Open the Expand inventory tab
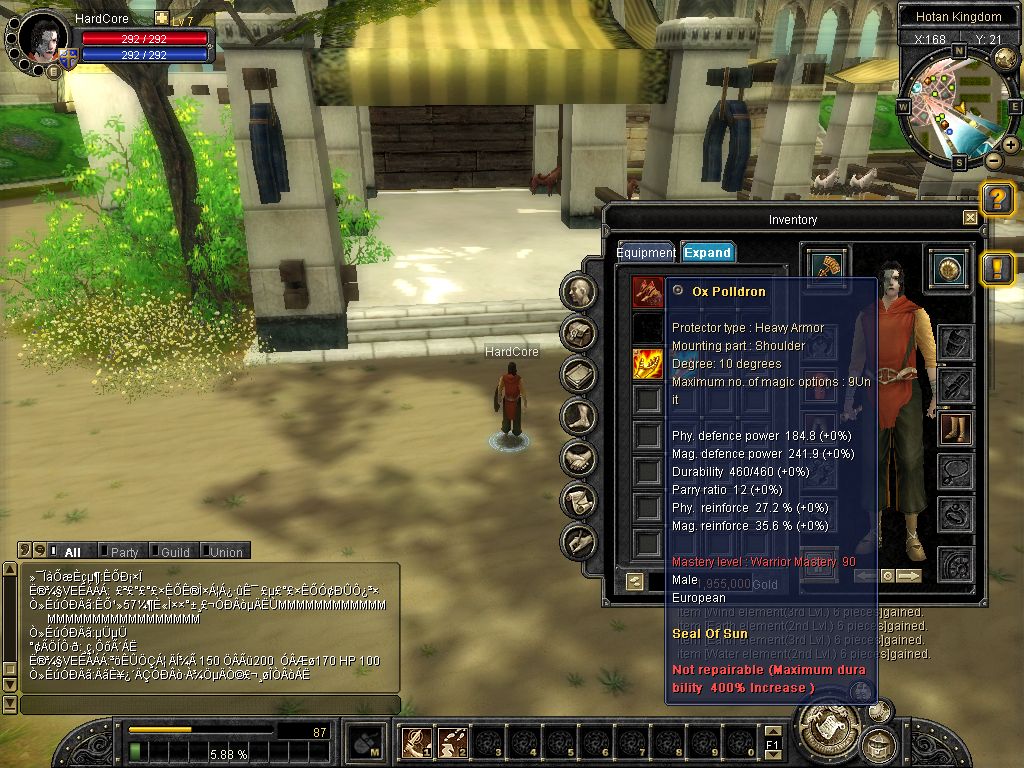Image resolution: width=1024 pixels, height=768 pixels. (x=708, y=253)
